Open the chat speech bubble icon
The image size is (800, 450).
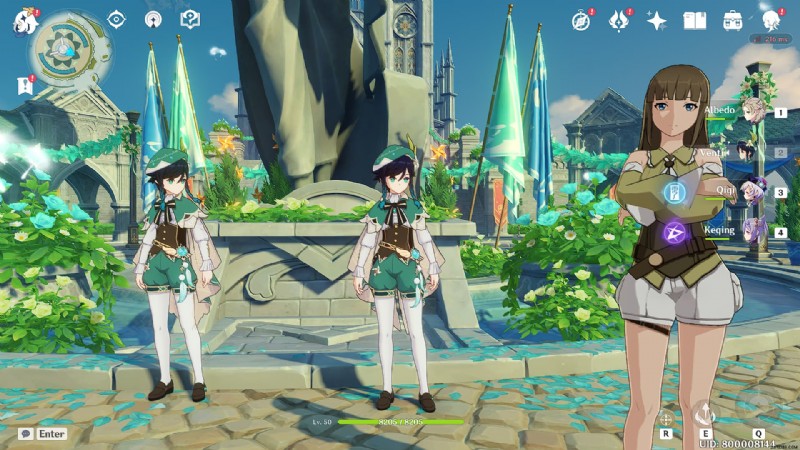[25, 434]
